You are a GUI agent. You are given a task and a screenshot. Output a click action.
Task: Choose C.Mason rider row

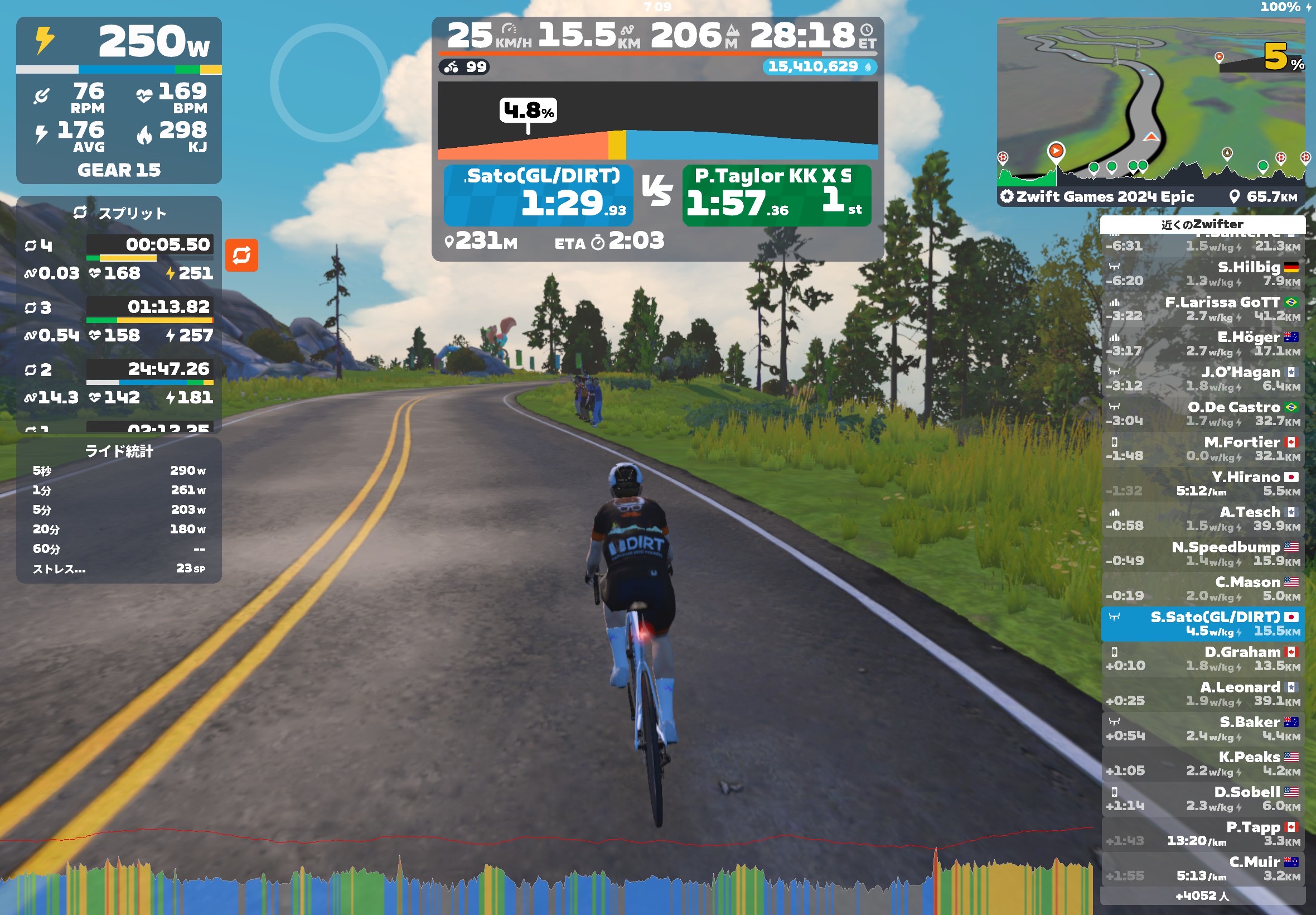1202,589
